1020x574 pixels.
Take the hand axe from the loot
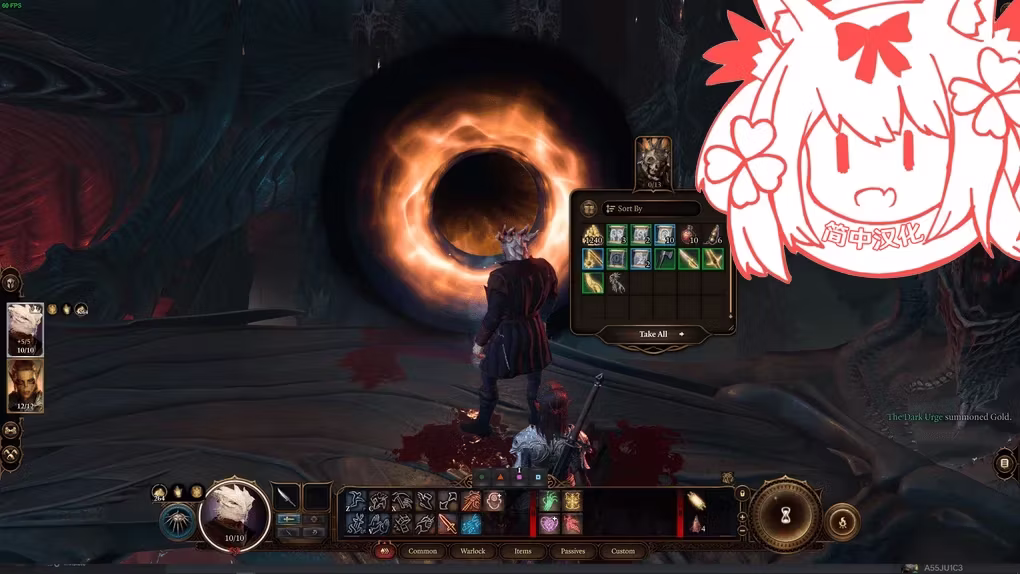(665, 260)
